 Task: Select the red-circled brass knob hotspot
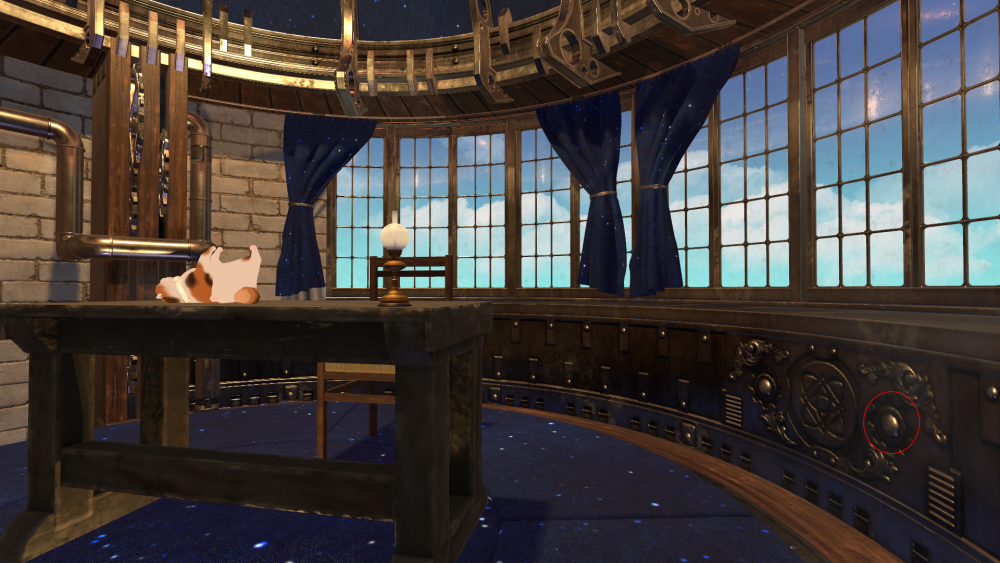[890, 424]
